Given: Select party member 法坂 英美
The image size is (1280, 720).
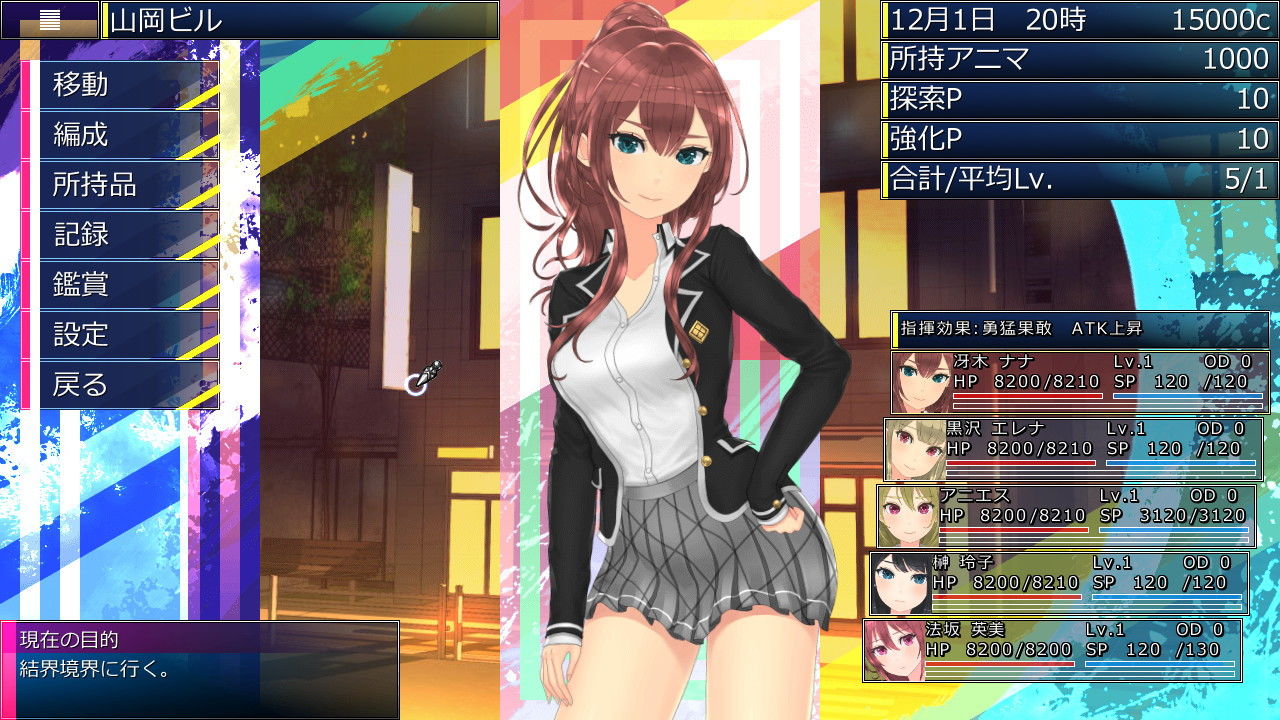Looking at the screenshot, I should [1052, 649].
